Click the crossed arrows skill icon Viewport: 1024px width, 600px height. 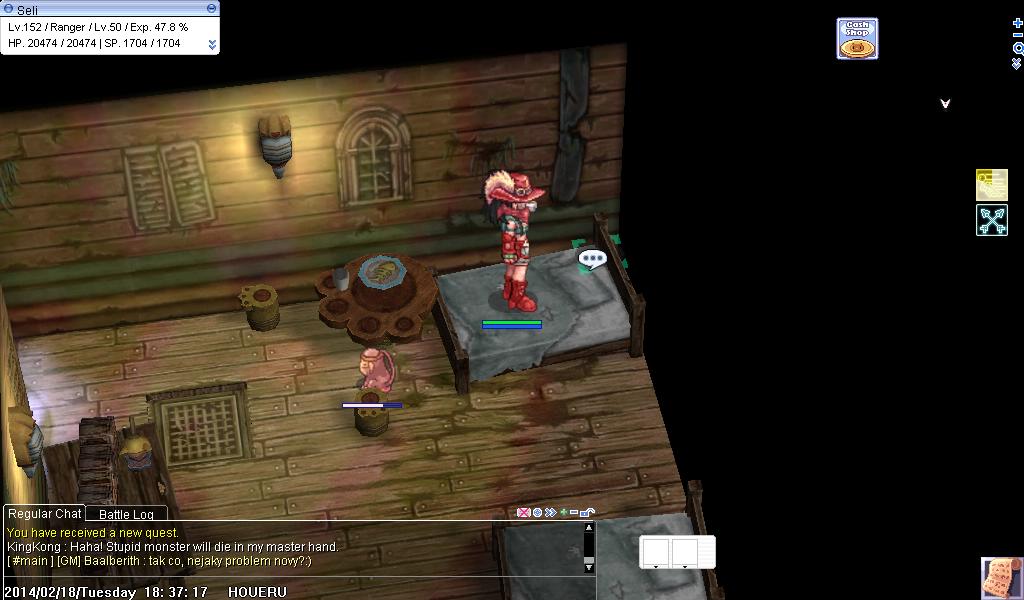pos(991,220)
